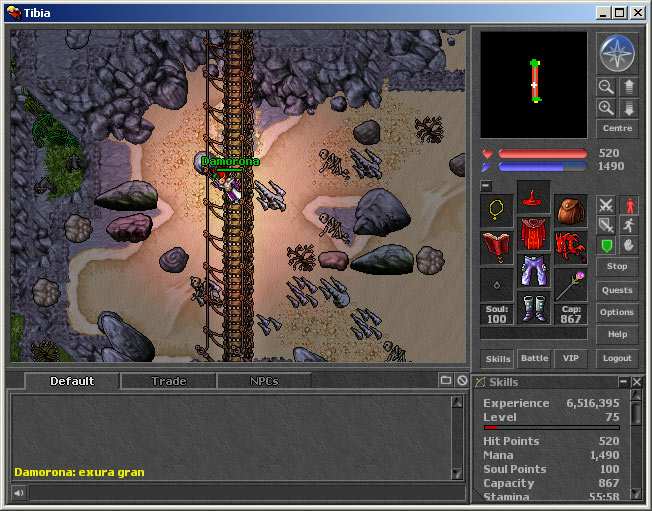Open the Options menu

point(616,313)
